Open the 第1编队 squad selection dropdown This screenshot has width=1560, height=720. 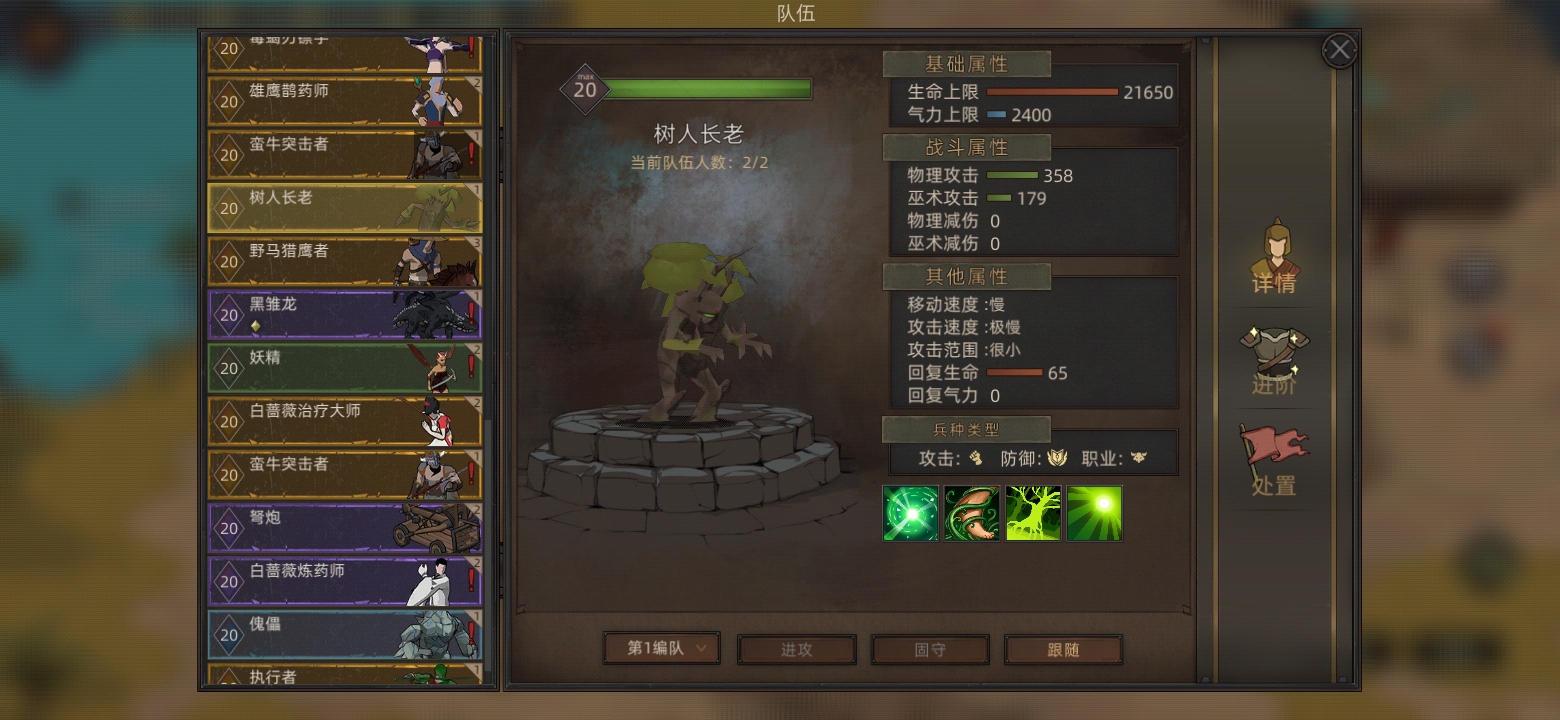click(x=662, y=648)
